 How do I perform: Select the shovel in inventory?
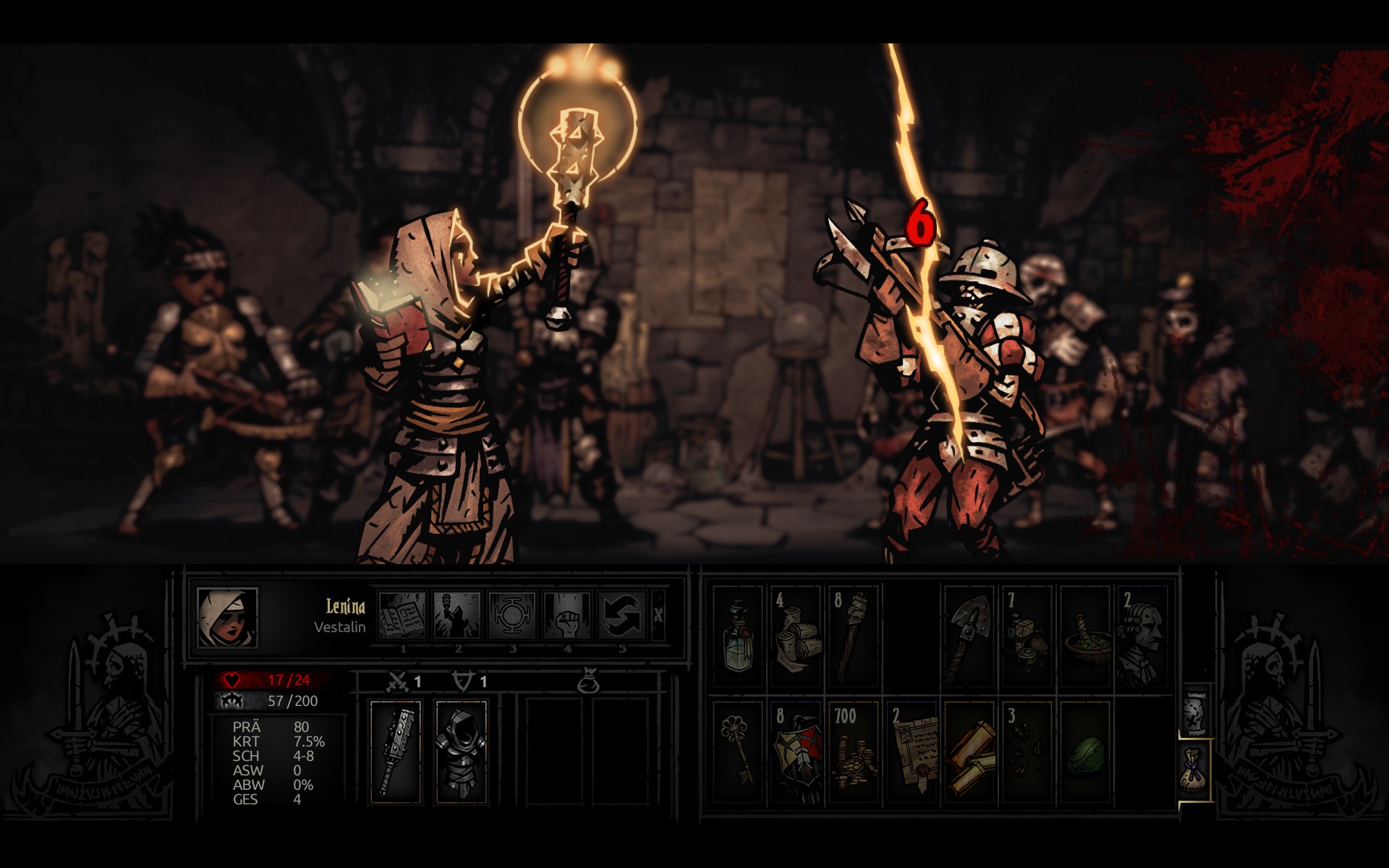click(969, 637)
